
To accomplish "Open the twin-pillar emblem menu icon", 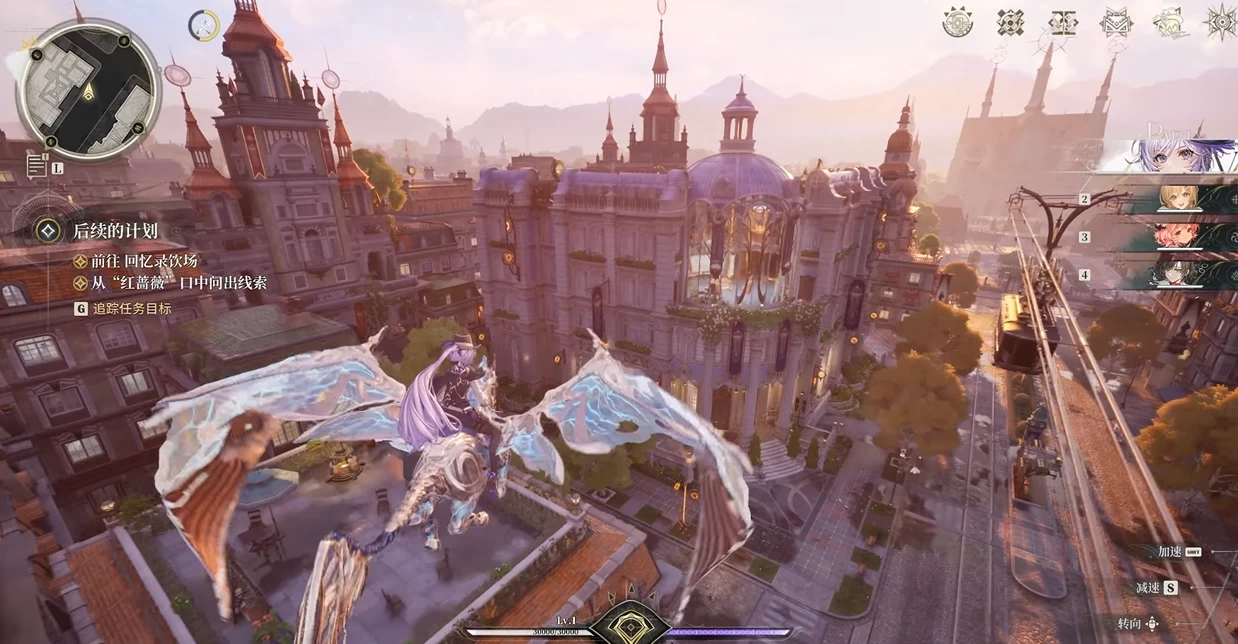I will (1063, 22).
